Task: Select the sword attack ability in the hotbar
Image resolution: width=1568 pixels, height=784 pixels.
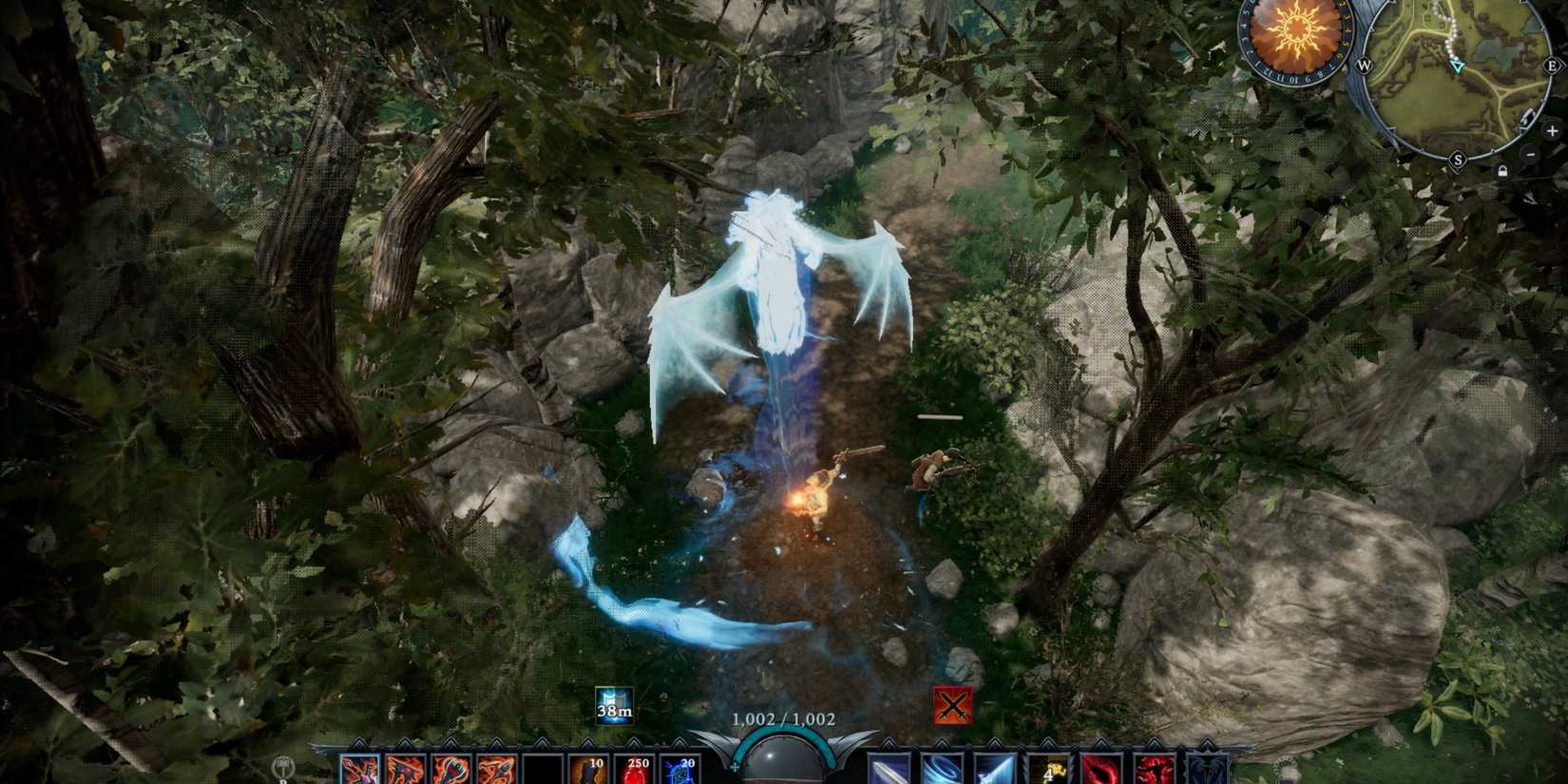Action: click(x=889, y=772)
